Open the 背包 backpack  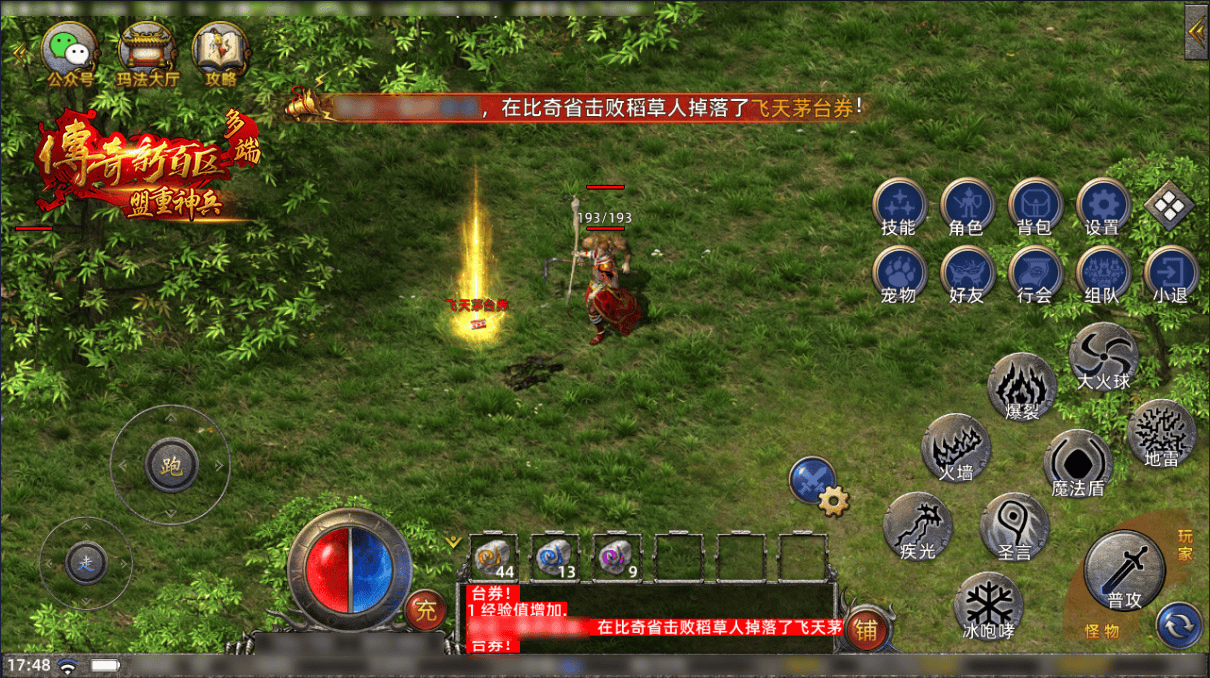1034,205
